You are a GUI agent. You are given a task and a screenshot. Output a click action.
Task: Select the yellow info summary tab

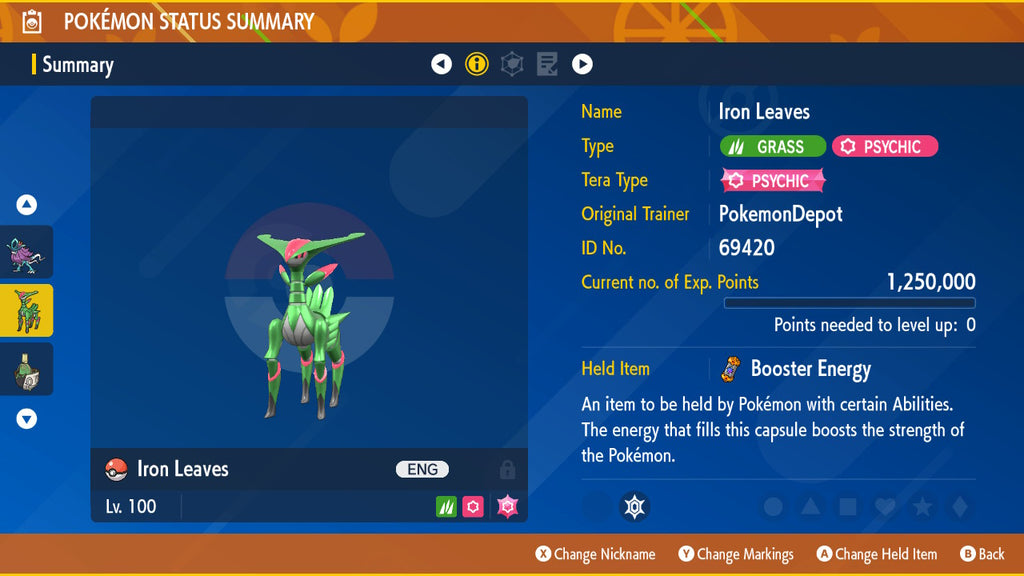477,65
